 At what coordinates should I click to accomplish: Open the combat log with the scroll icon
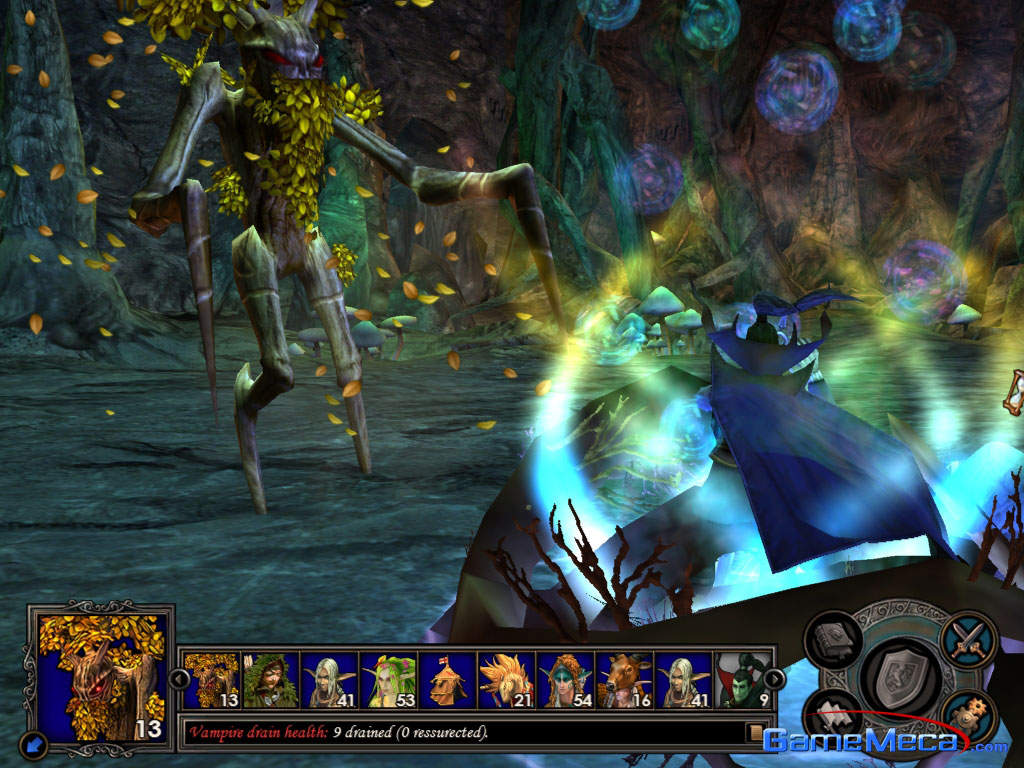point(757,732)
